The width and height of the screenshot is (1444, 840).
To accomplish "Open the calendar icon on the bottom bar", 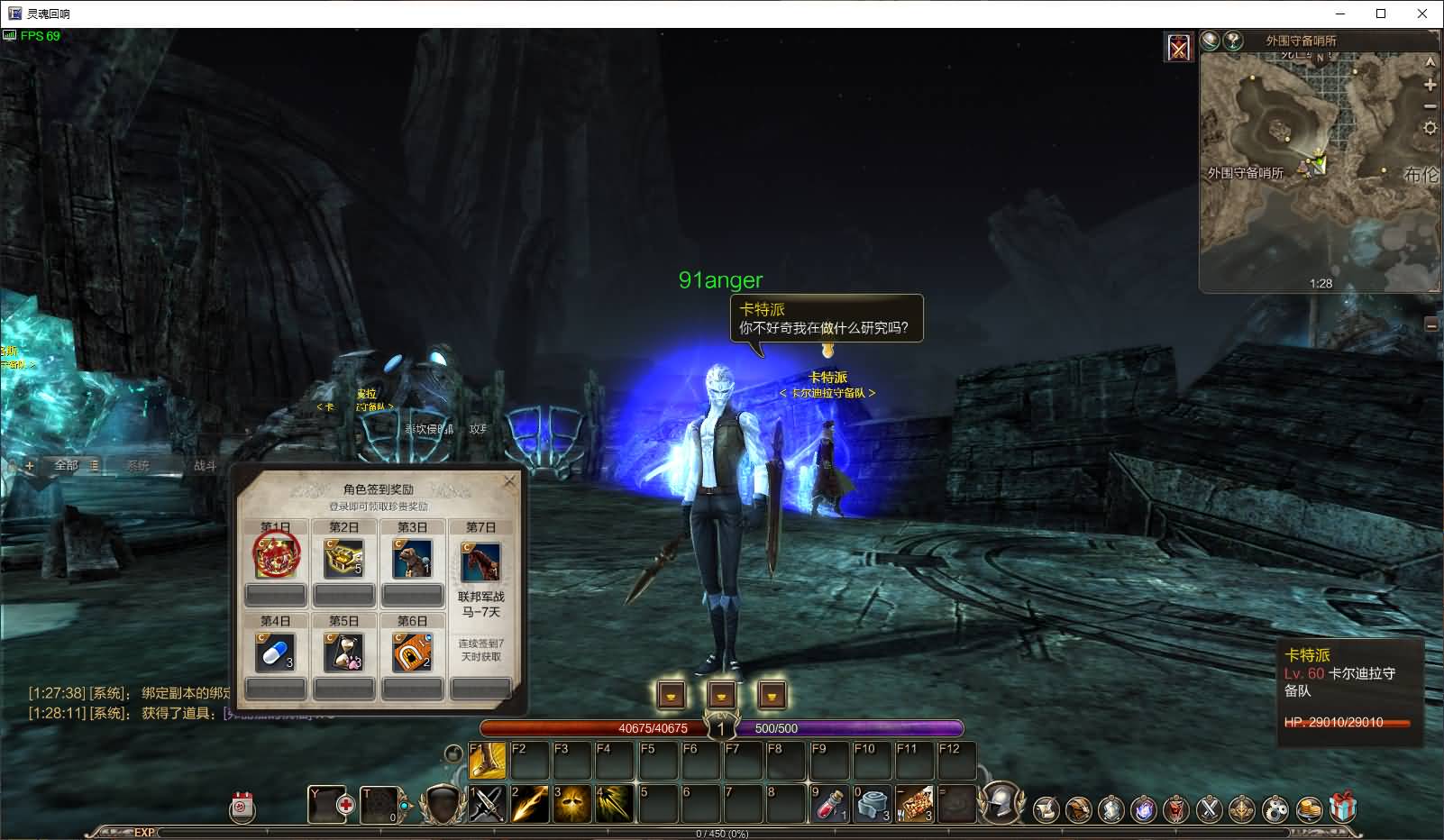I will click(242, 808).
